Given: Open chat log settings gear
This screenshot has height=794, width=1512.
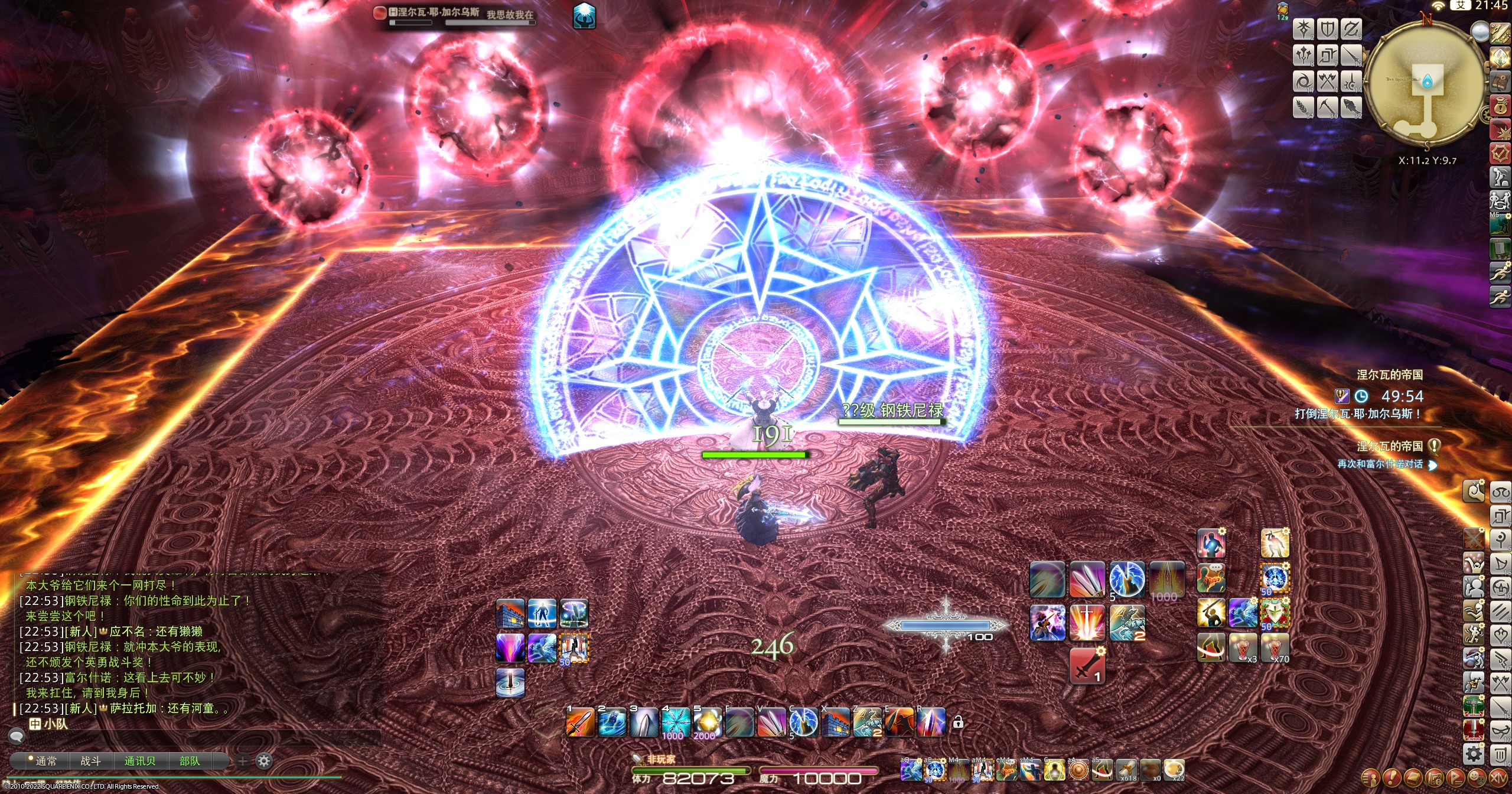Looking at the screenshot, I should (264, 761).
